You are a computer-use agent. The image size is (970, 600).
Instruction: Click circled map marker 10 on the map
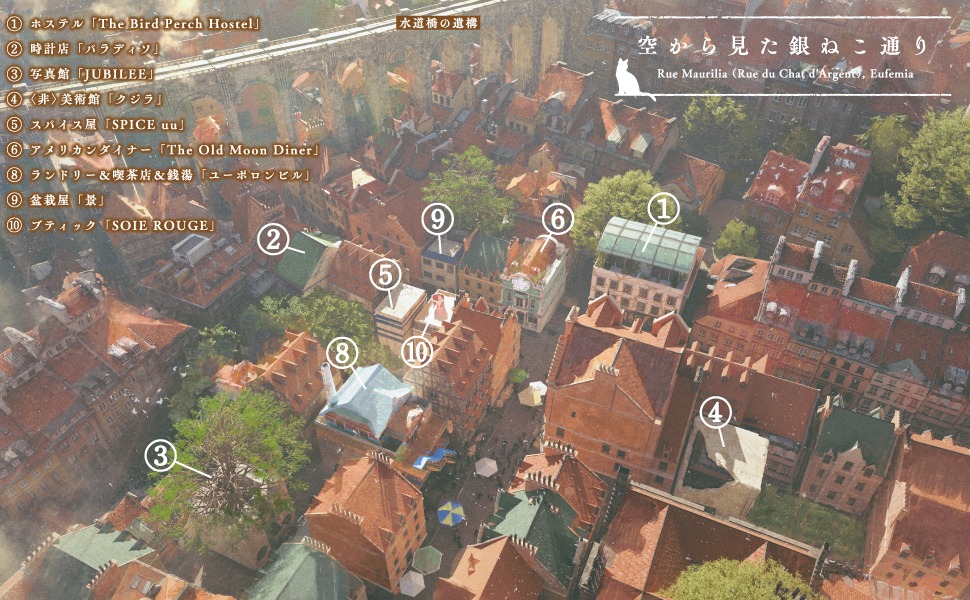click(x=417, y=352)
